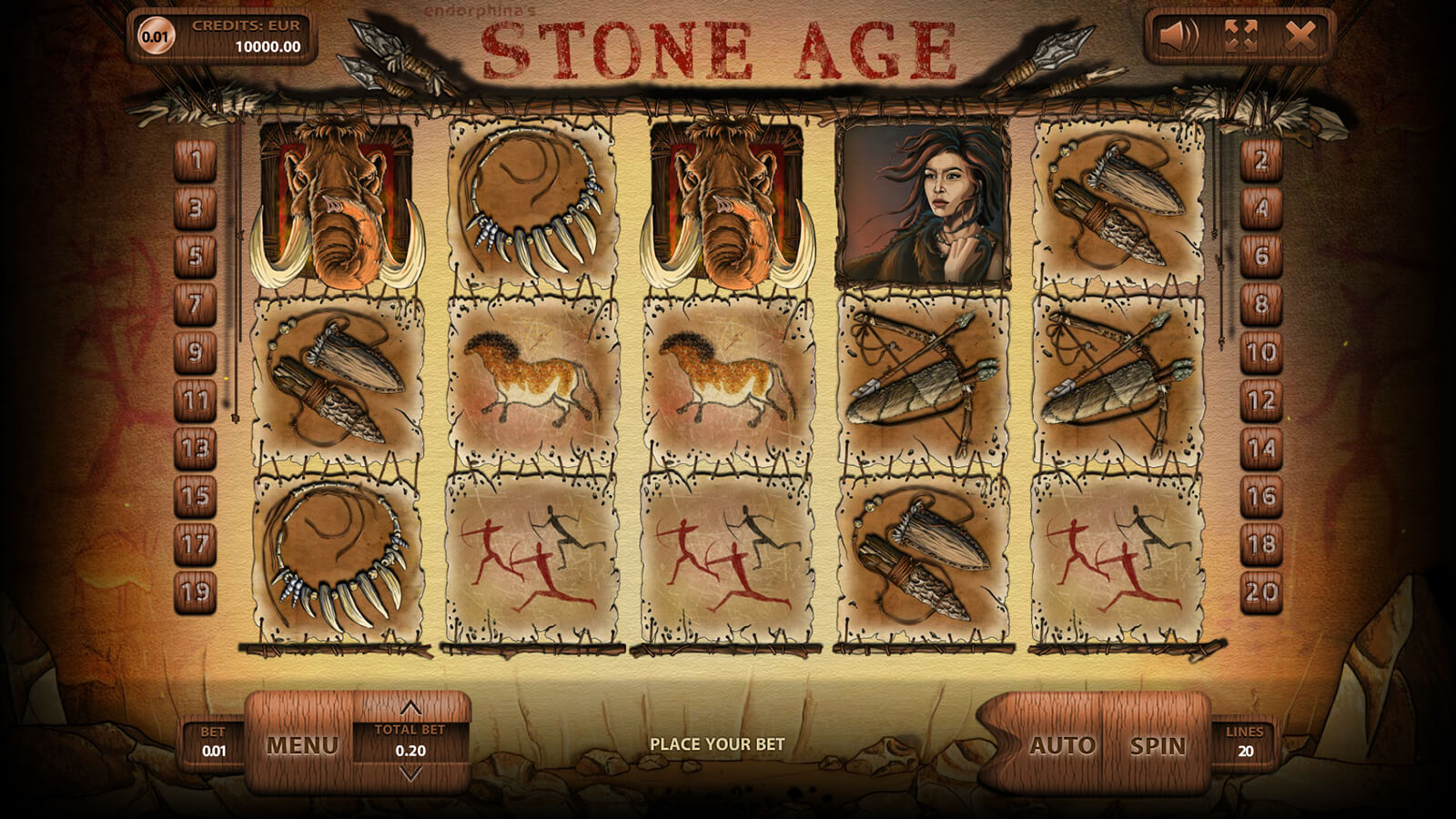Screen dimensions: 1456x819
Task: Increase total bet with up arrow
Action: point(410,708)
